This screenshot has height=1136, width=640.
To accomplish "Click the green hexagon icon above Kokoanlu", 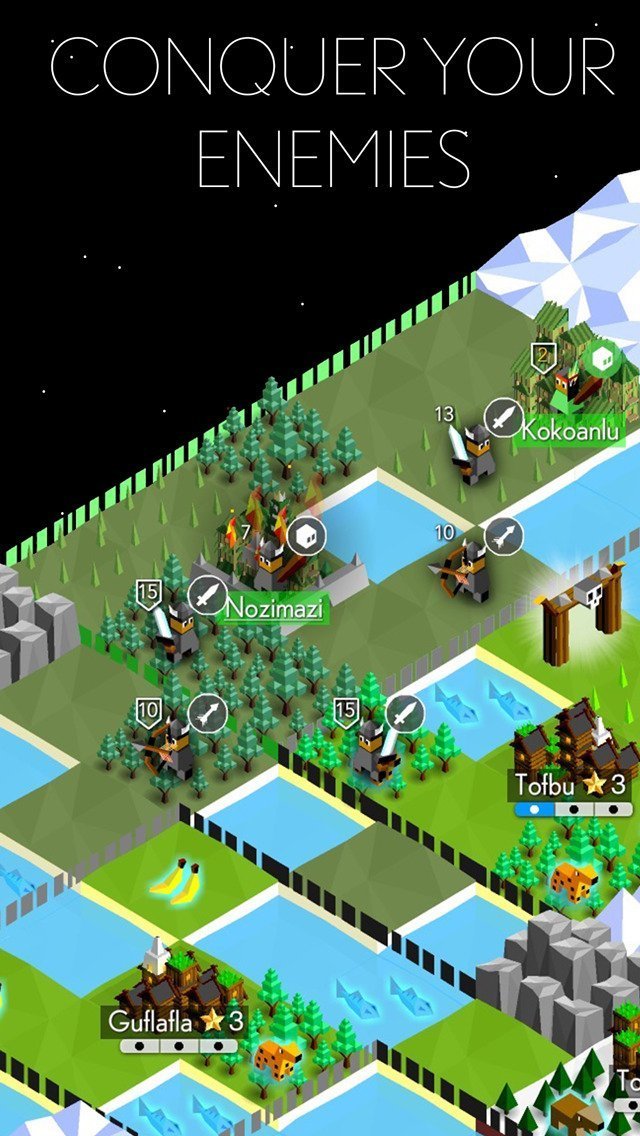I will [599, 359].
